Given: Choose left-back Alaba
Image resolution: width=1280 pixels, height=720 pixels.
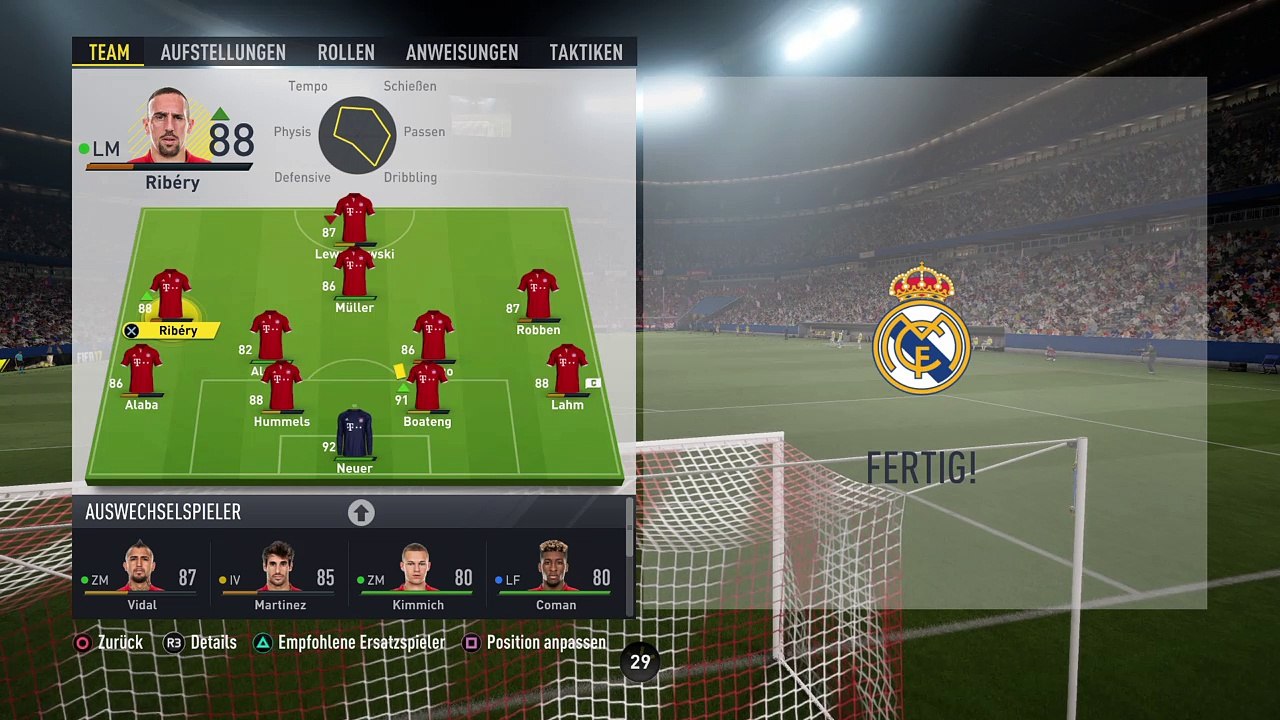Looking at the screenshot, I should (141, 370).
